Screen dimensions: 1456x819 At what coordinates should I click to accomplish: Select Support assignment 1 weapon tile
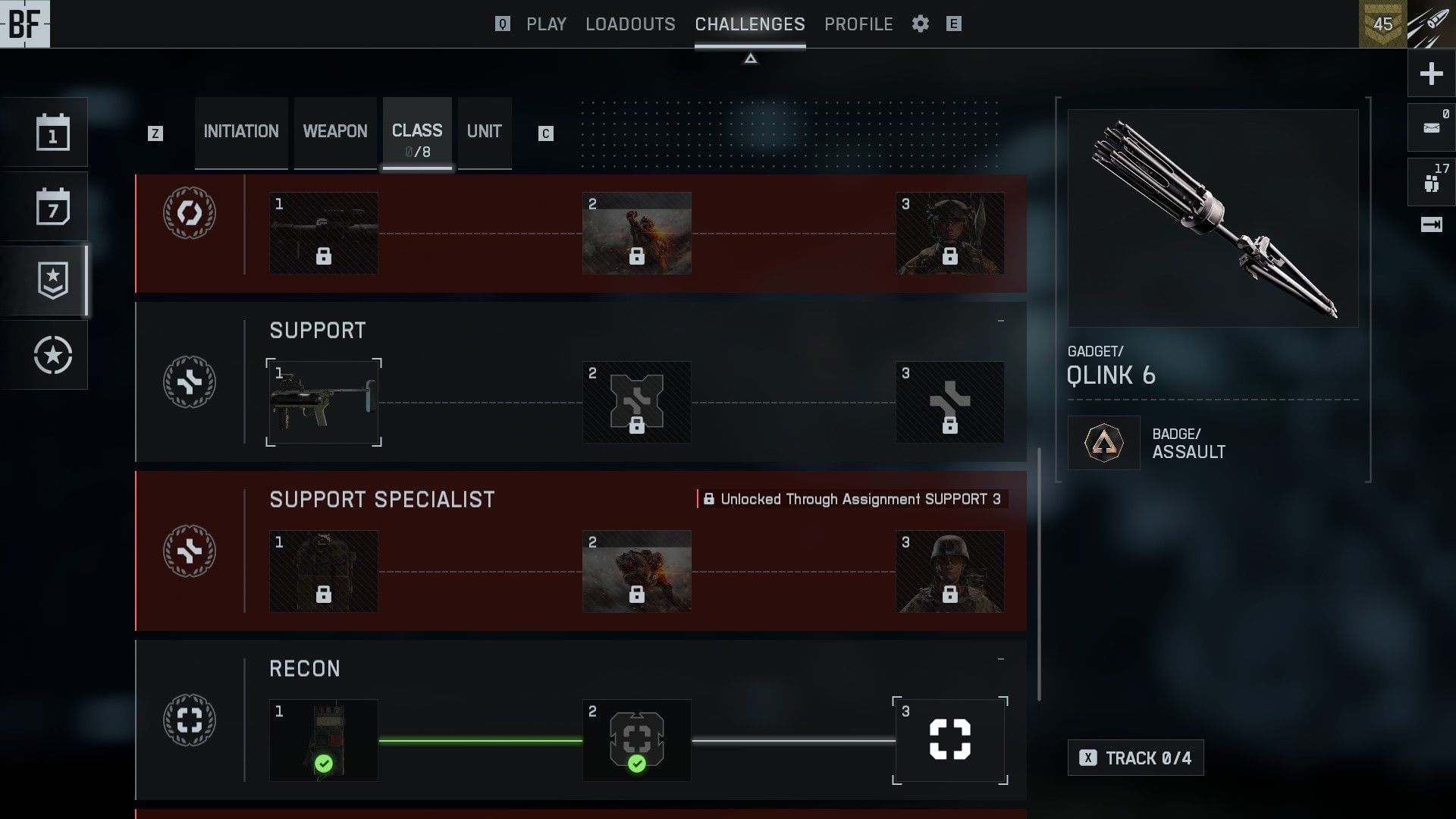tap(324, 402)
